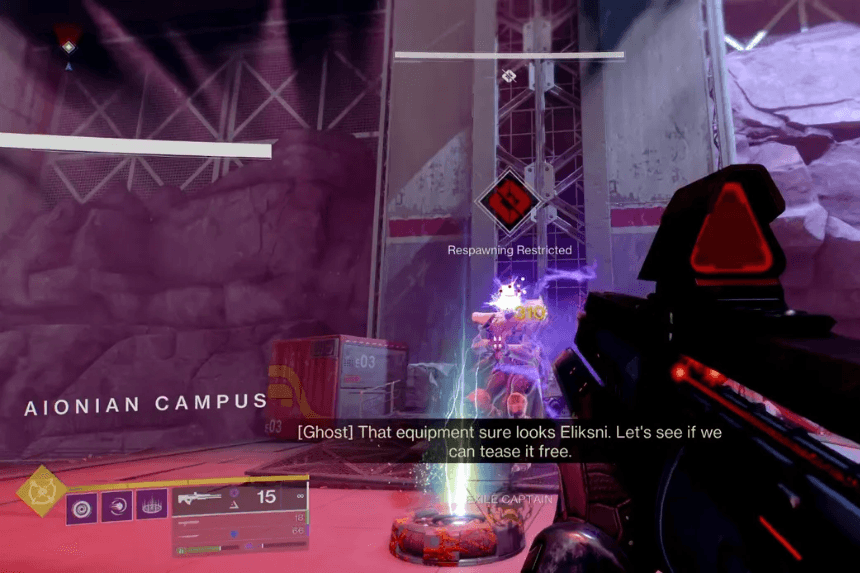Select the circular vortex grenade ability icon

tap(82, 505)
